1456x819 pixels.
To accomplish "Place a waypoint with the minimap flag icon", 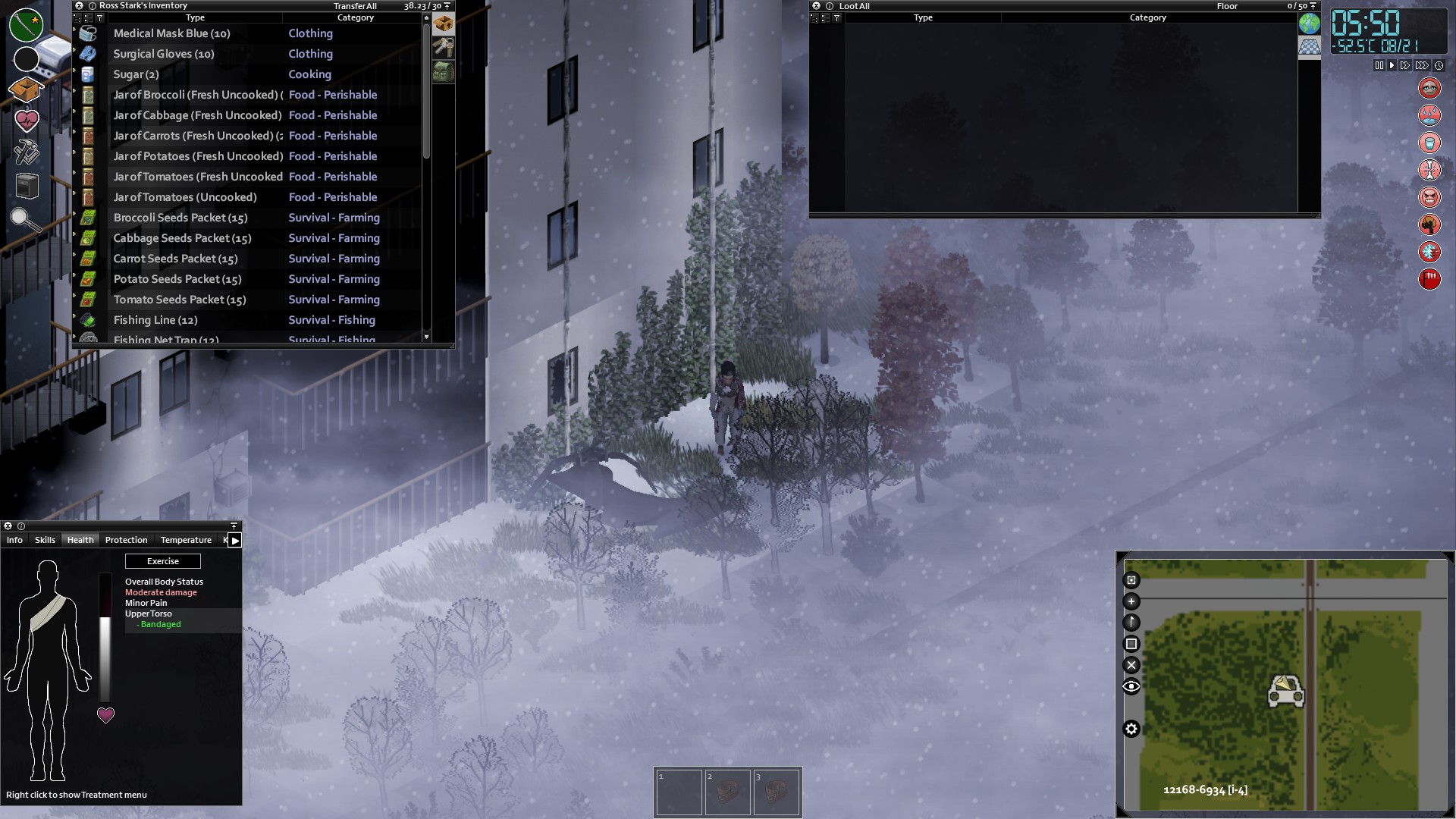I will 1131,622.
